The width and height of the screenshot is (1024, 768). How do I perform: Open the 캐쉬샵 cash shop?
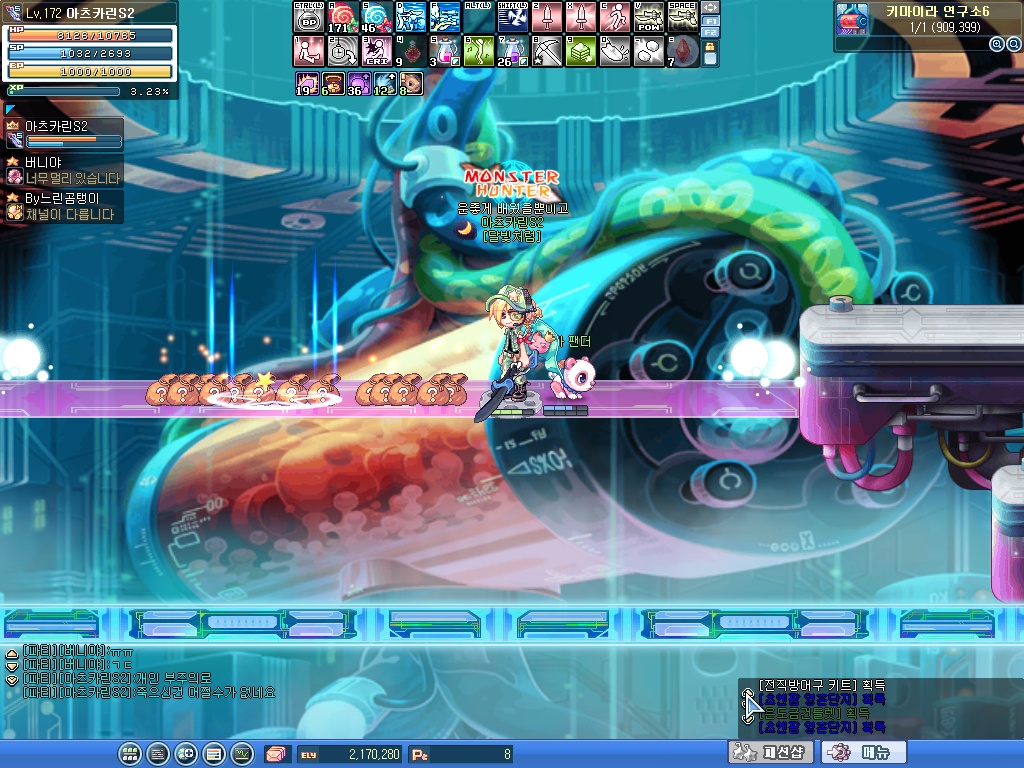[770, 752]
